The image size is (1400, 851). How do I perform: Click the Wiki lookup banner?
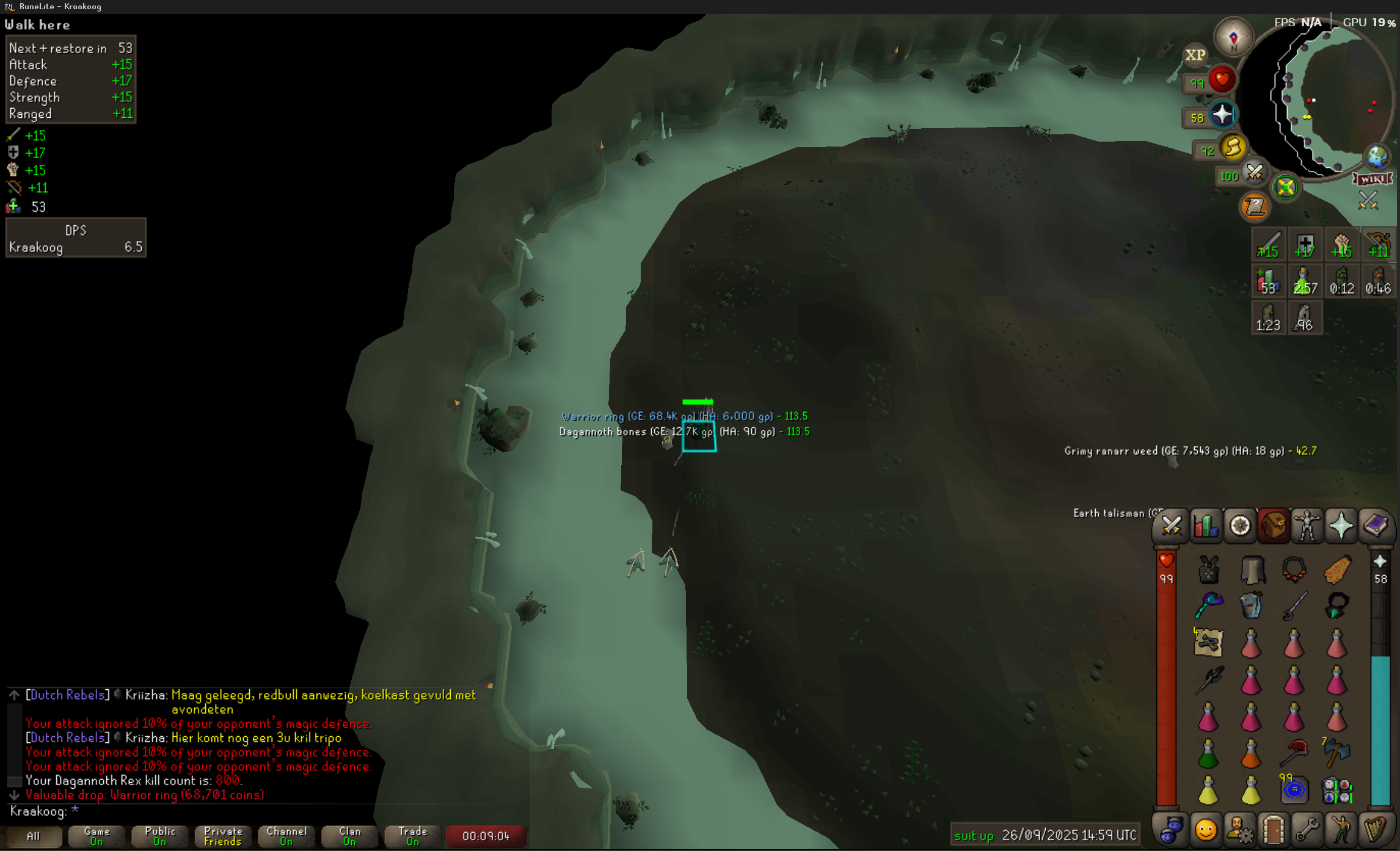tap(1372, 179)
